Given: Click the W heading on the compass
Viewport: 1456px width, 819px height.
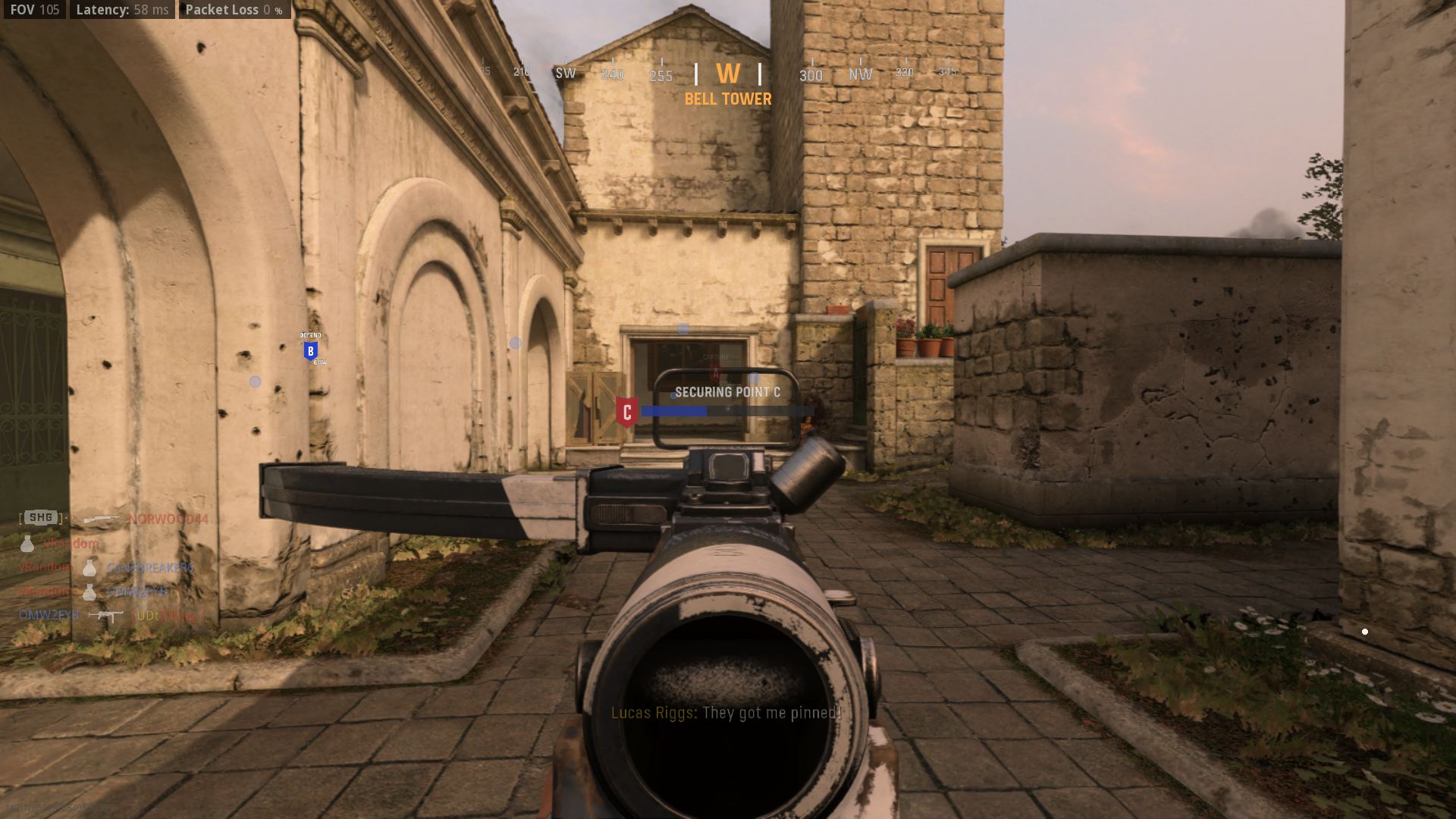Looking at the screenshot, I should (x=728, y=74).
